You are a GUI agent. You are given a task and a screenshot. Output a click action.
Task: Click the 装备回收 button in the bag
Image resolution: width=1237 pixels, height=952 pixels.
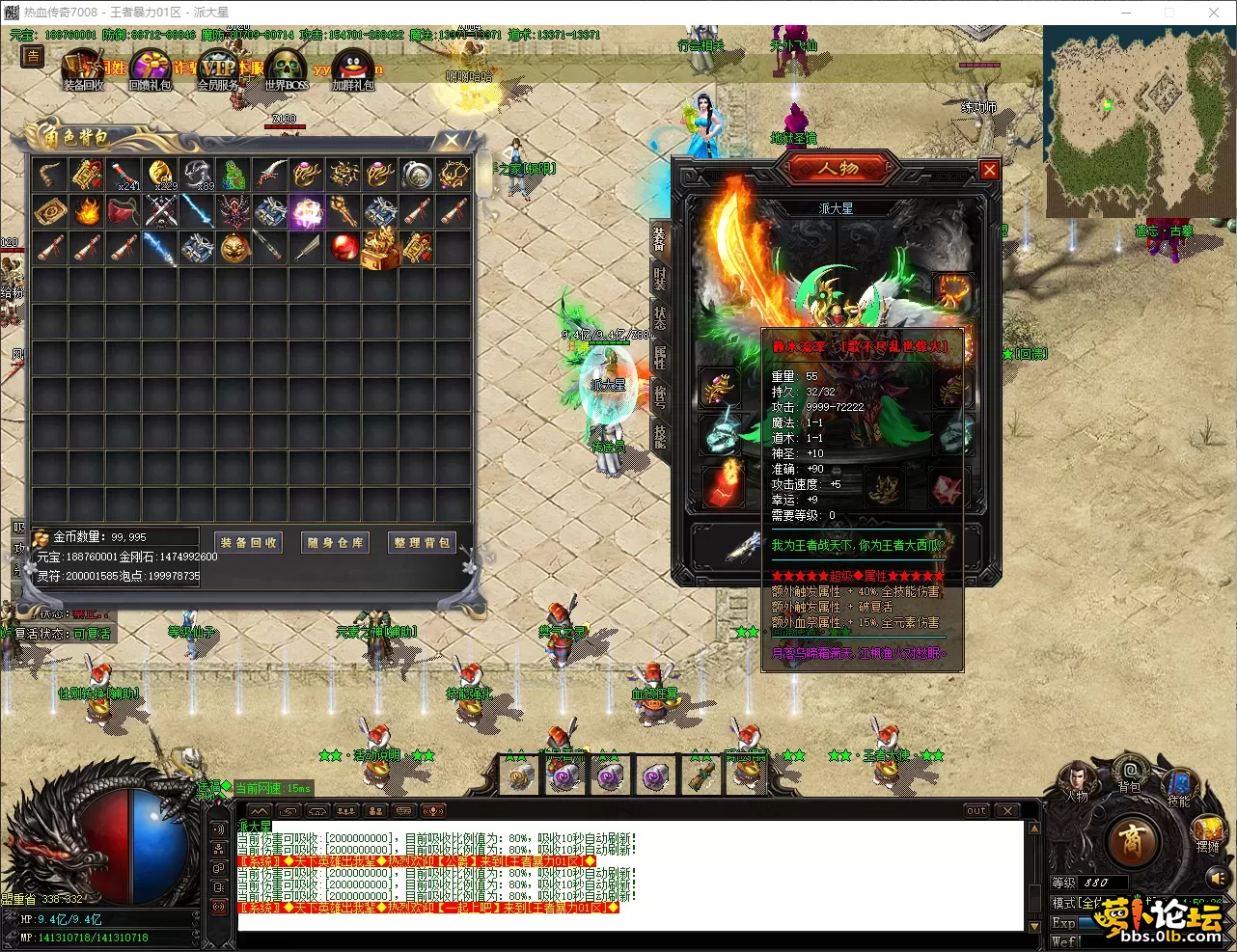(x=249, y=542)
